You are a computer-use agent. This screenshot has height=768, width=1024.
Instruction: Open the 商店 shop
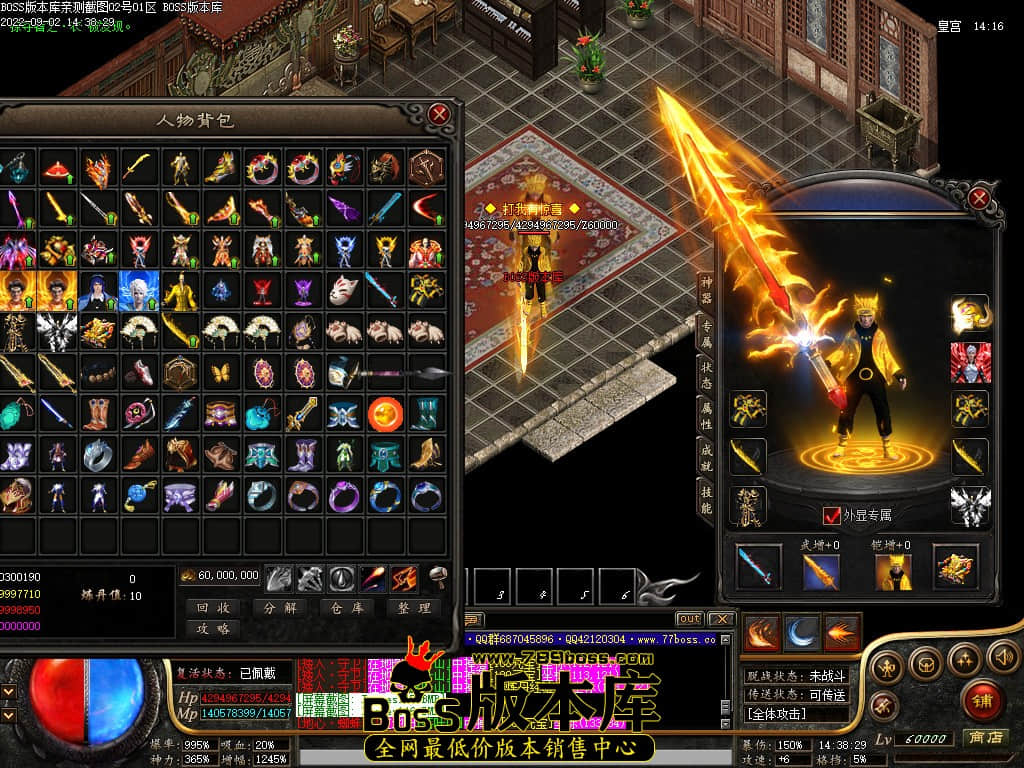click(x=983, y=737)
